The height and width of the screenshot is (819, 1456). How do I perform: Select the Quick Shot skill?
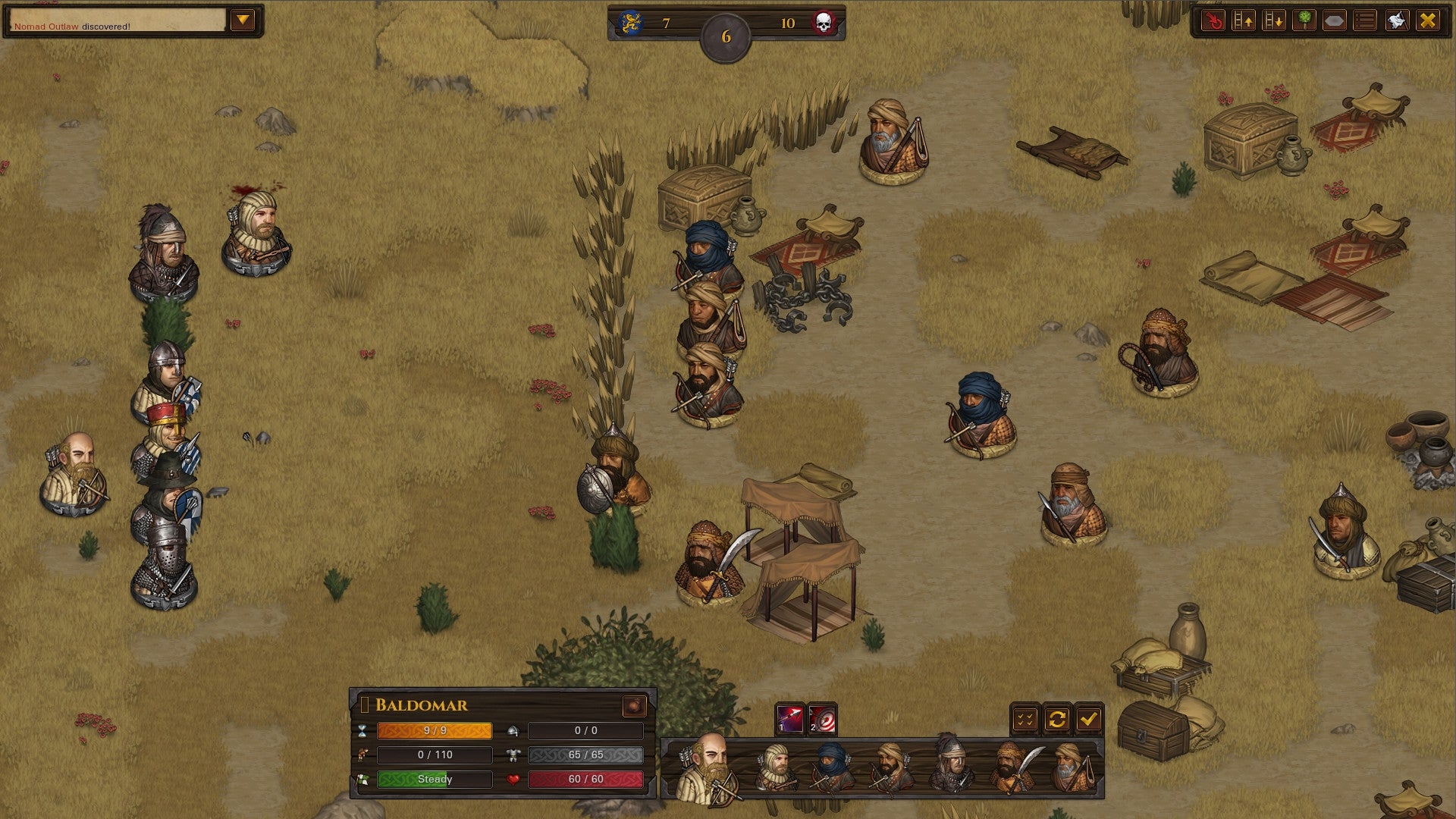[x=789, y=718]
